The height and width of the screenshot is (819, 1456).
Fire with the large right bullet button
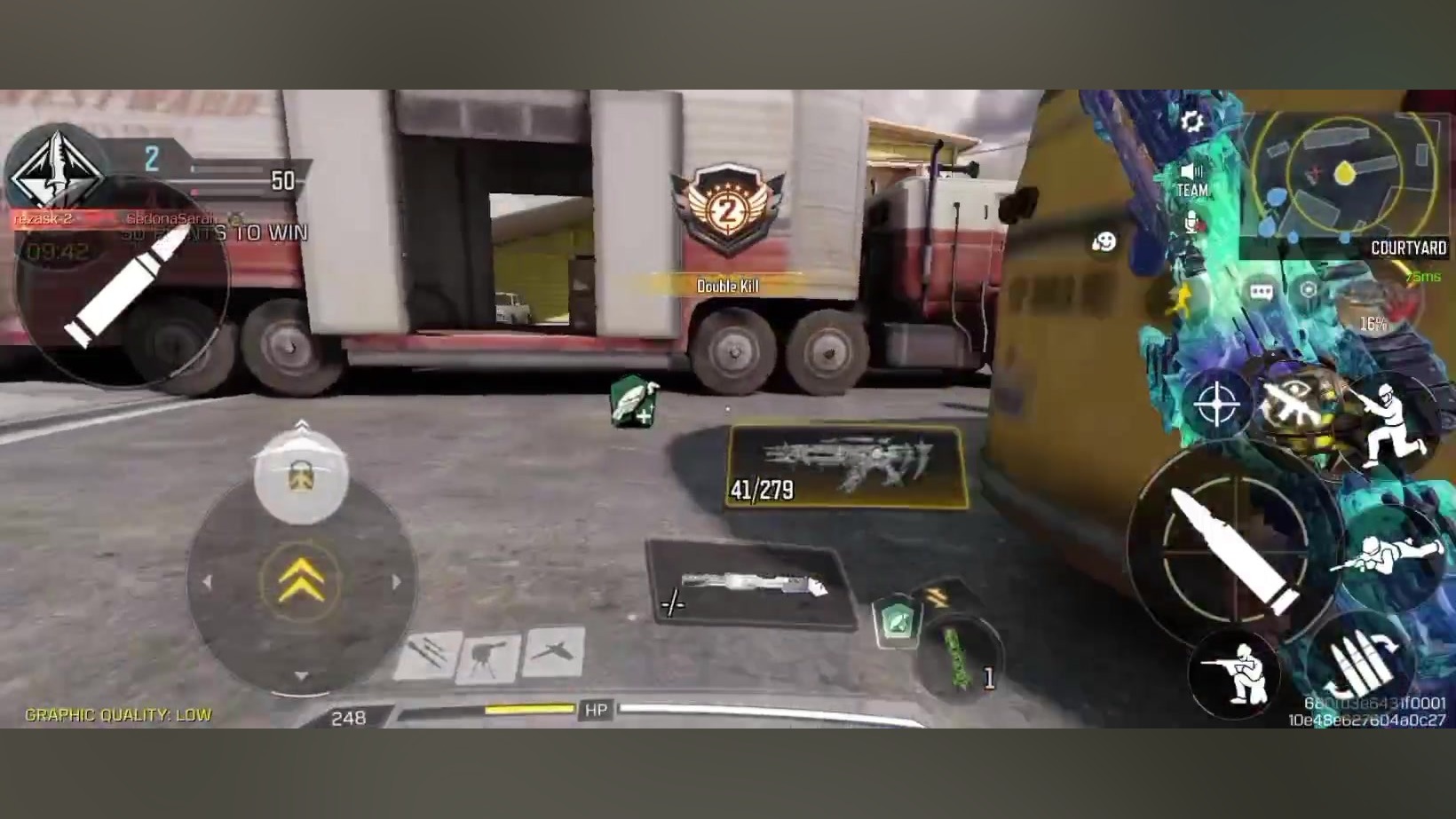pos(1232,547)
